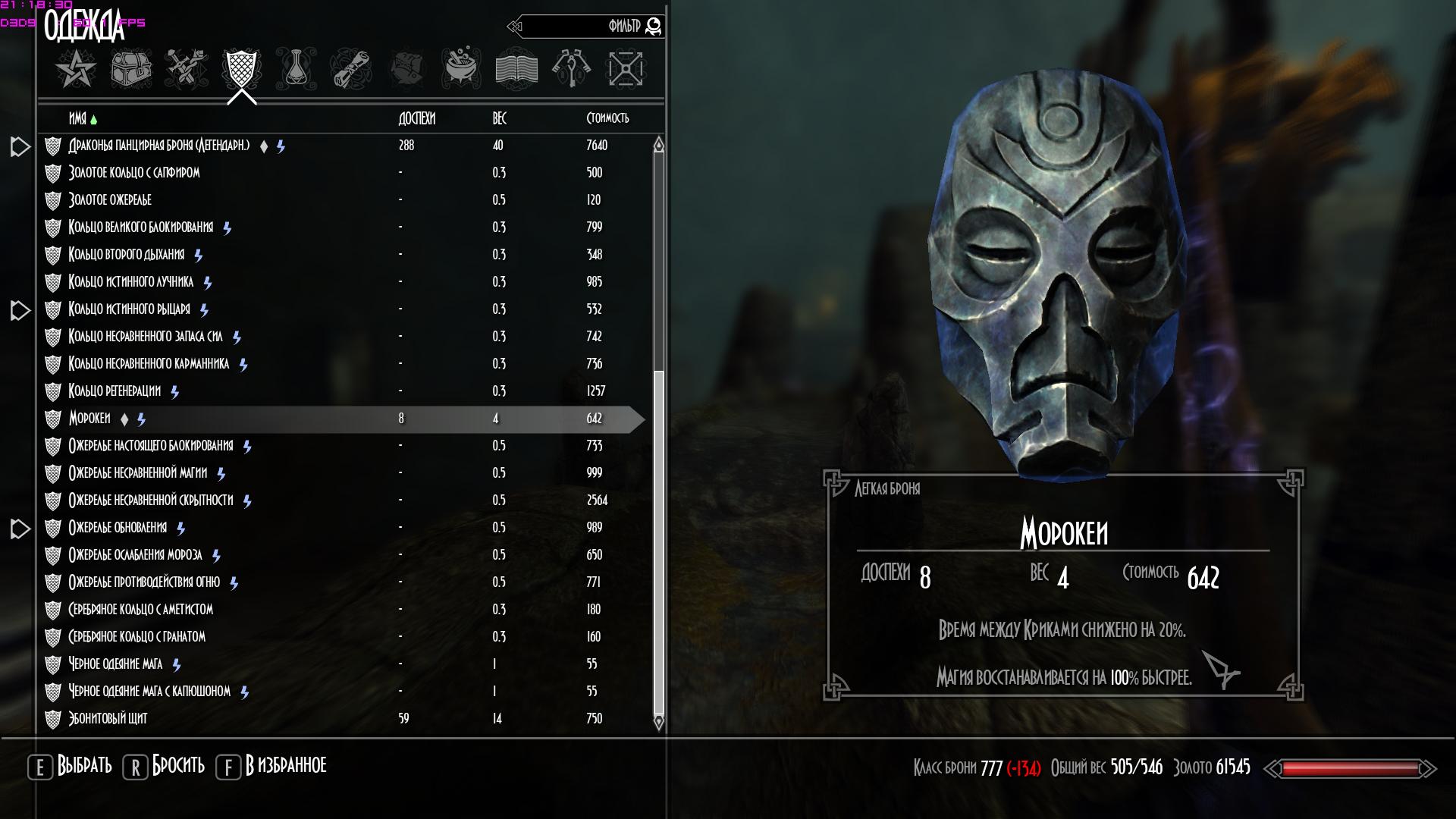Pick the Морокеи mask row
1456x819 pixels.
point(89,419)
